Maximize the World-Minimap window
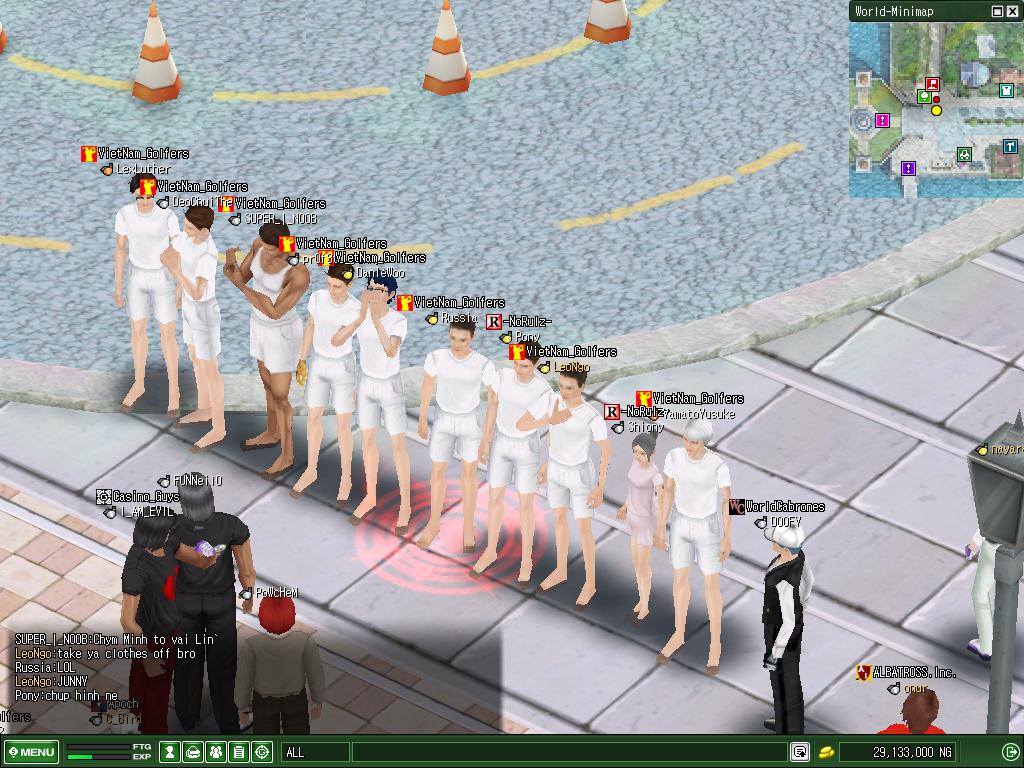Viewport: 1024px width, 768px height. 998,11
